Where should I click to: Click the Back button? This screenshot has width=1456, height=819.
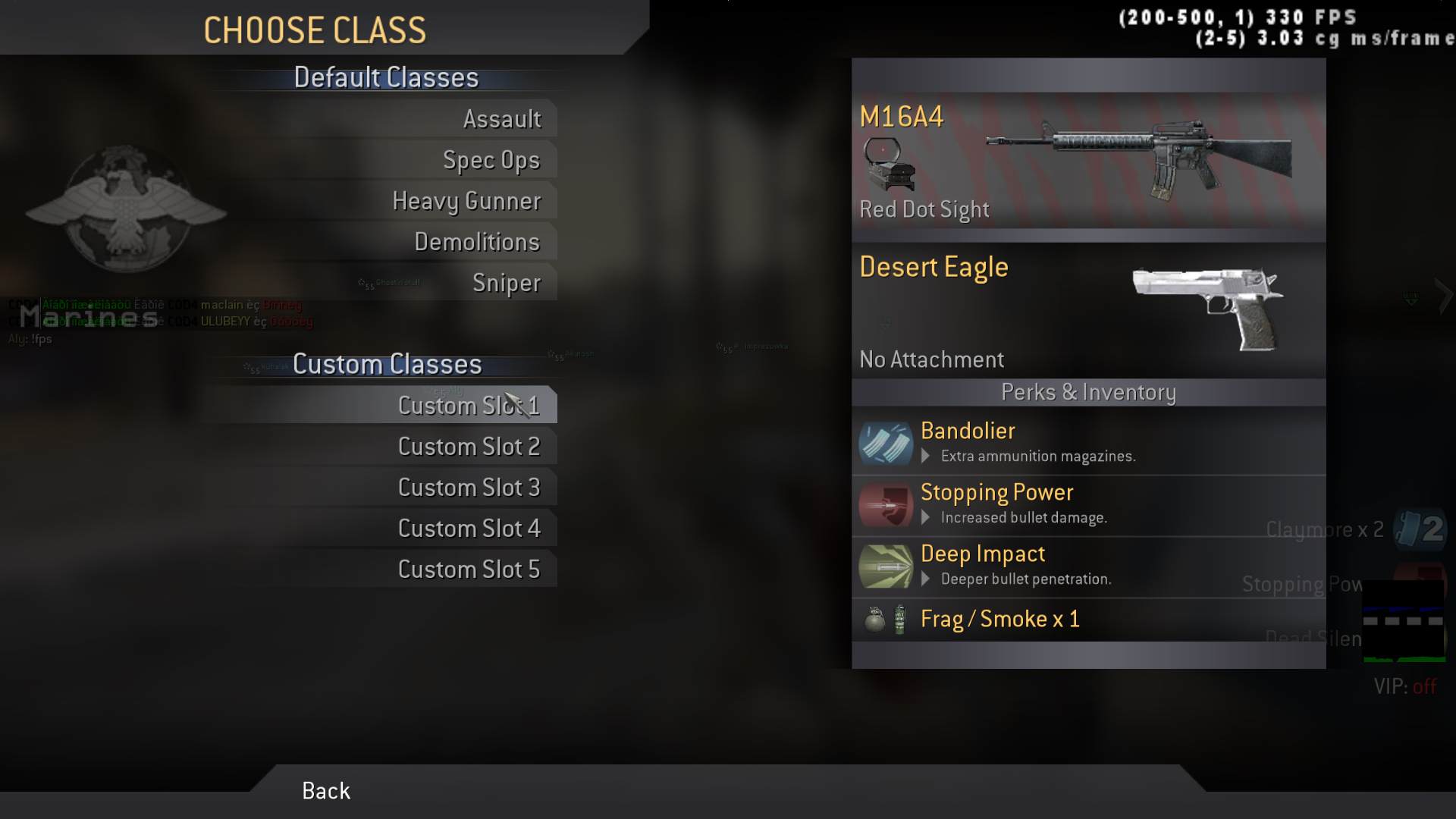[326, 791]
